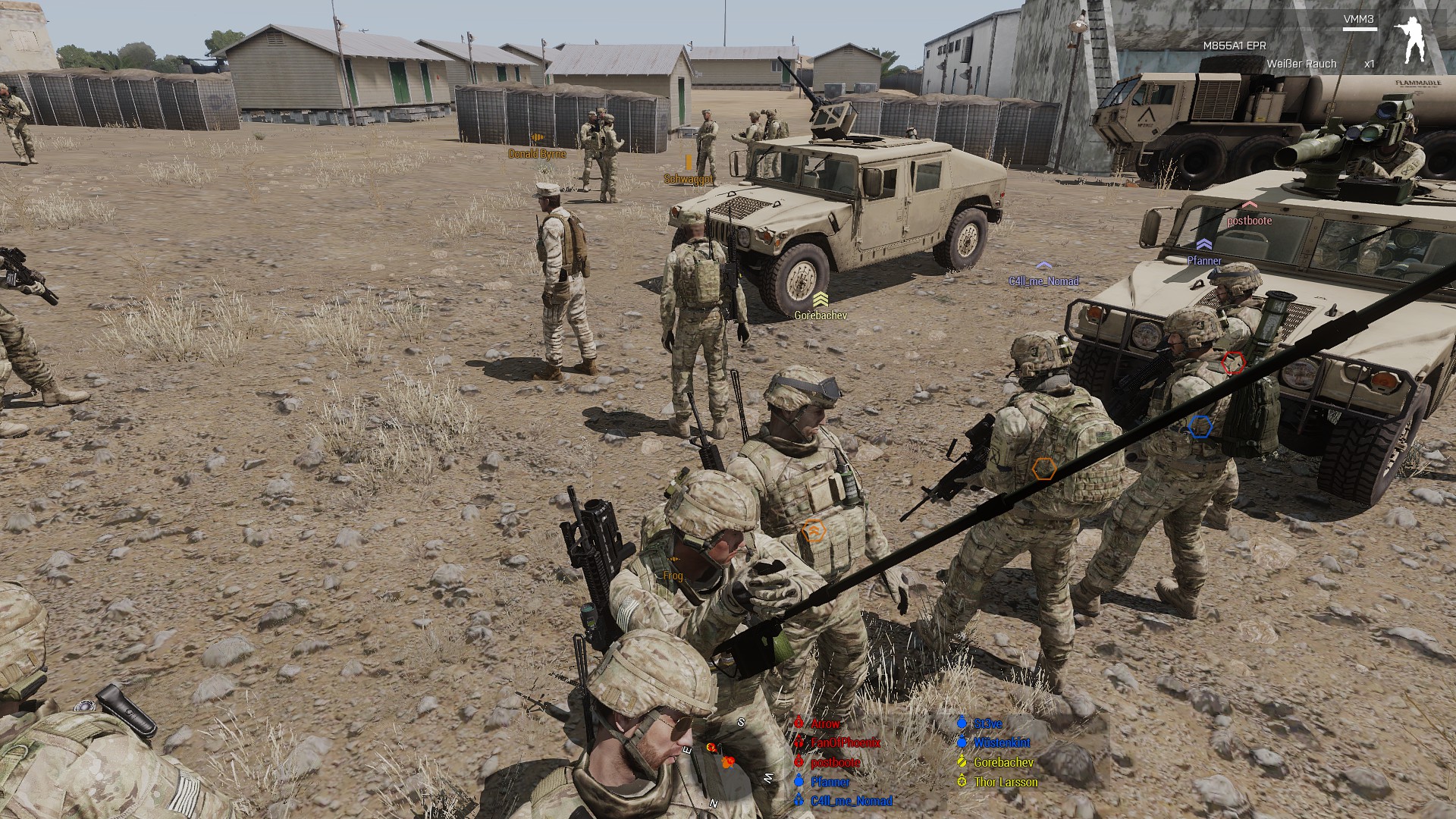The height and width of the screenshot is (819, 1456).
Task: Pick Gorebachev's row in the squad list
Action: click(x=1003, y=762)
